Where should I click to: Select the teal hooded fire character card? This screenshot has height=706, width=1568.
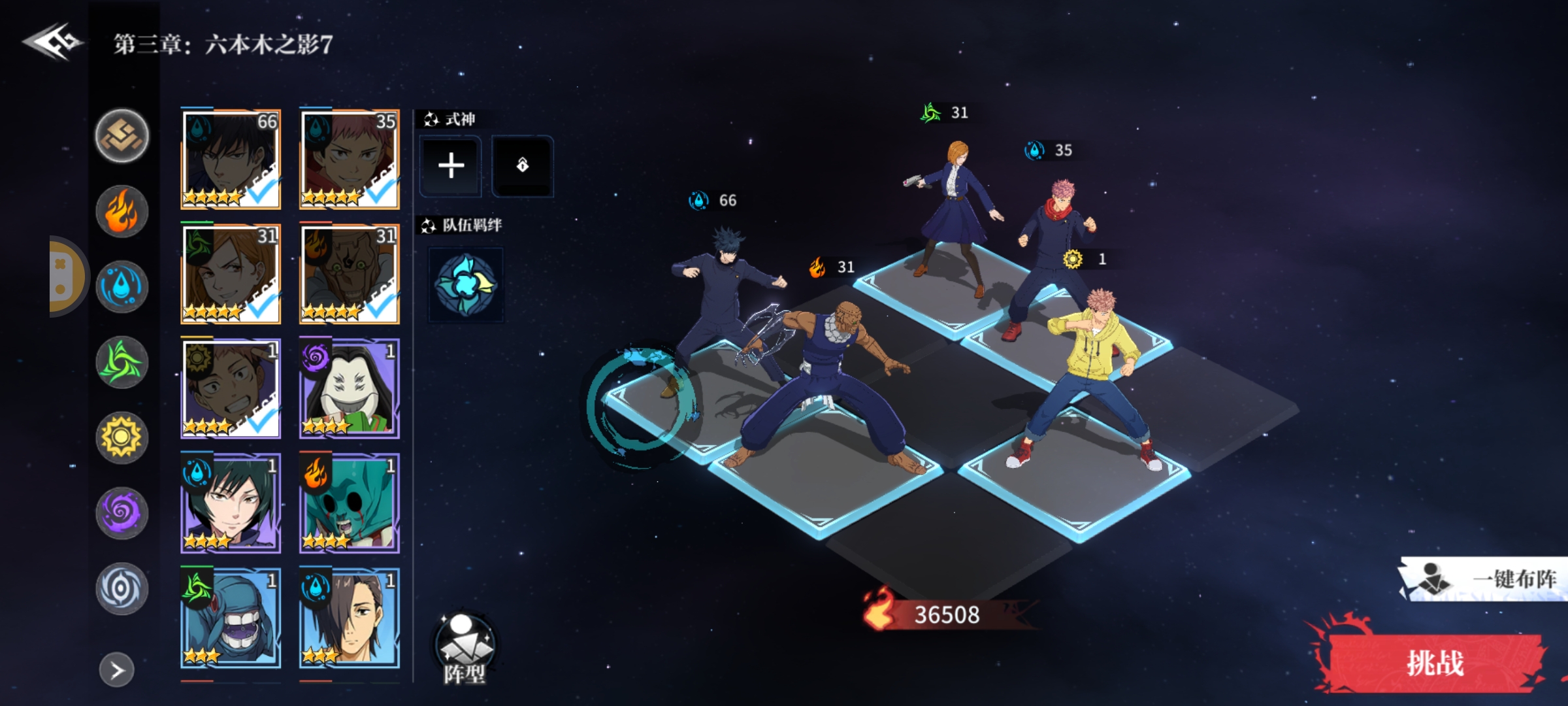click(x=350, y=503)
